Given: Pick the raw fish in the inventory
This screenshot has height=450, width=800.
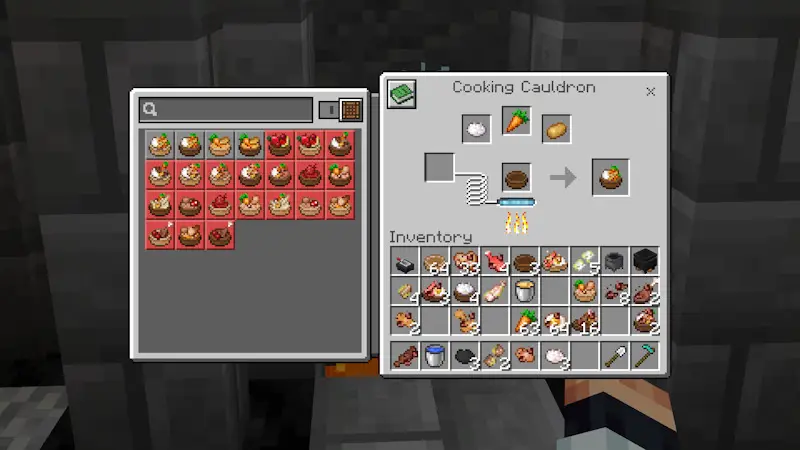Looking at the screenshot, I should point(495,262).
